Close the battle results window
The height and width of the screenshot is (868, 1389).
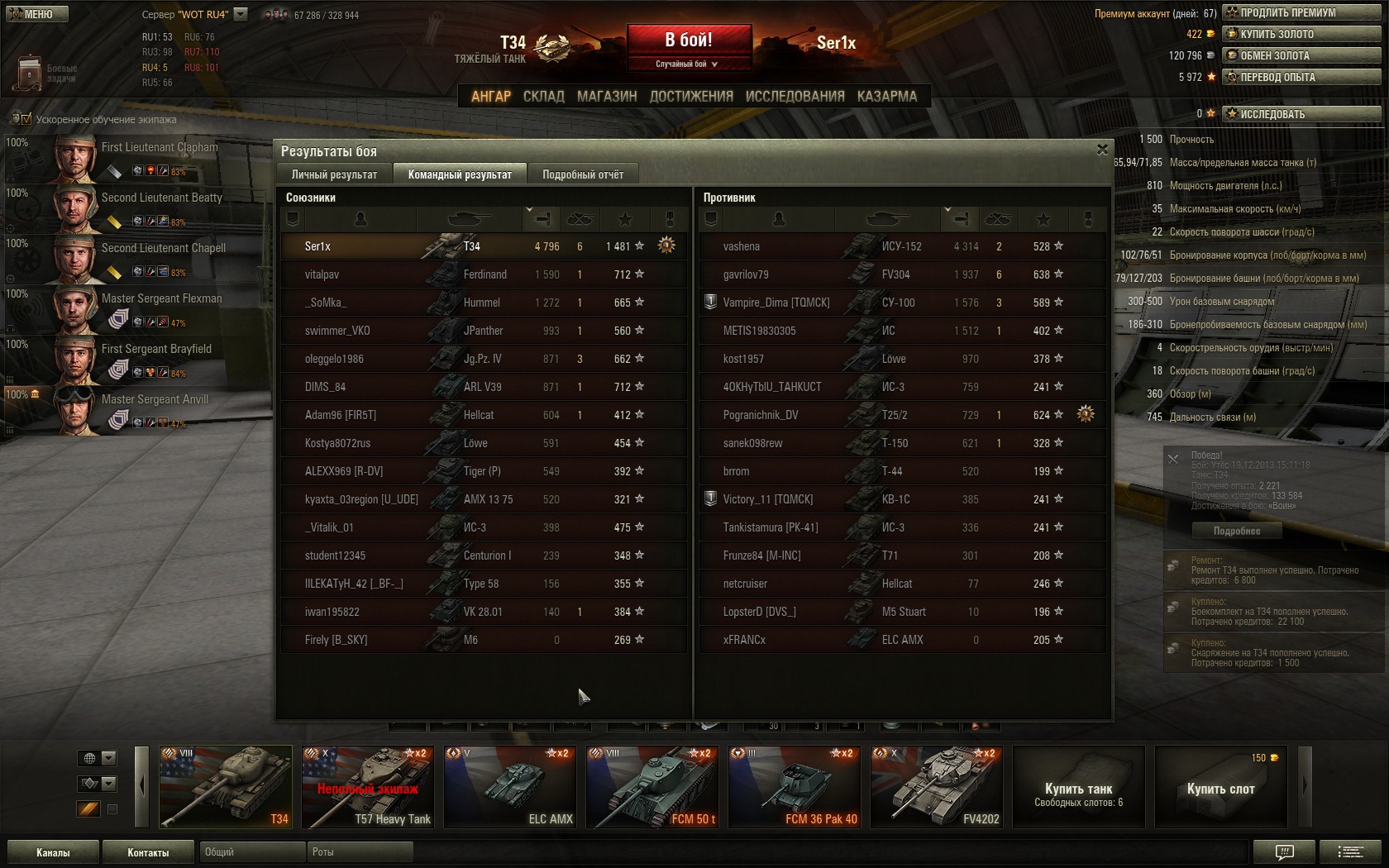tap(1102, 150)
